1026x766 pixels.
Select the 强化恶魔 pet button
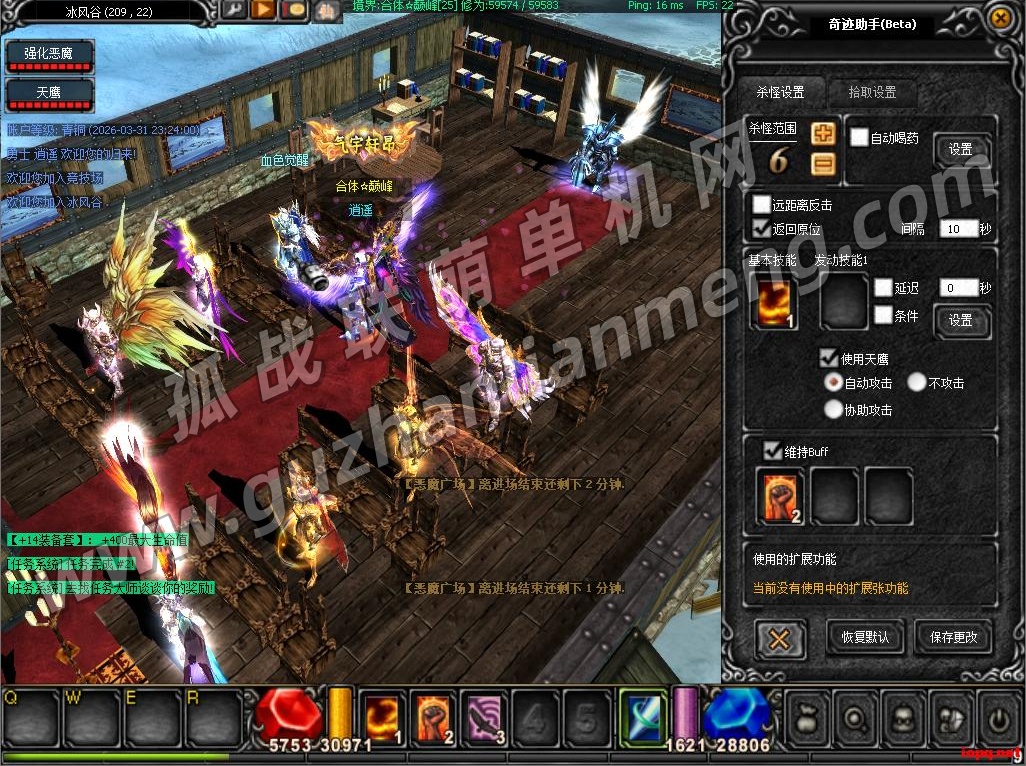(x=50, y=53)
